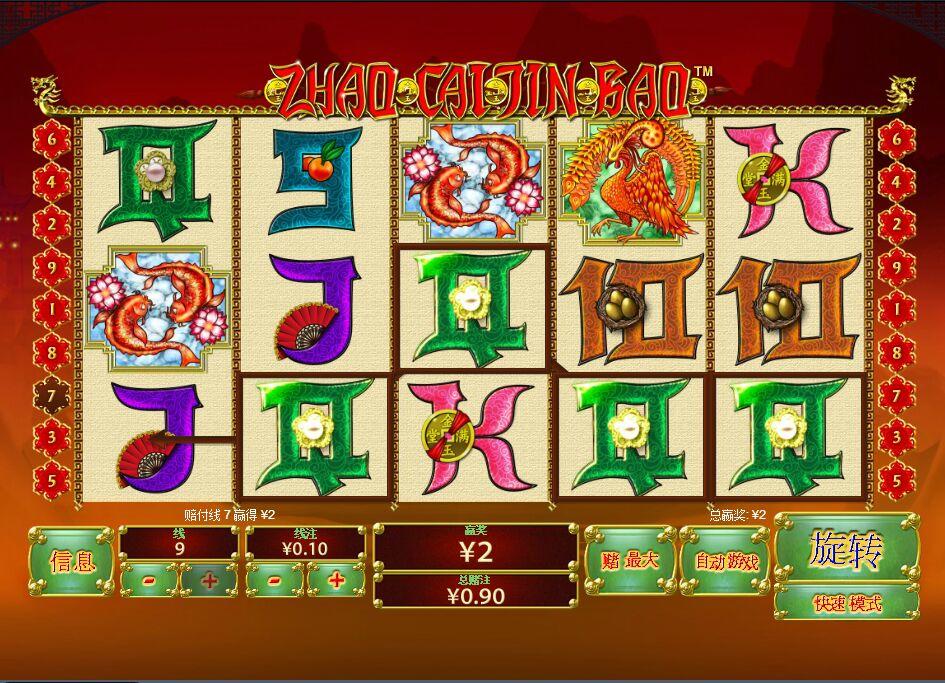Toggle 快速模式 turbo mode
The image size is (945, 683).
click(846, 603)
